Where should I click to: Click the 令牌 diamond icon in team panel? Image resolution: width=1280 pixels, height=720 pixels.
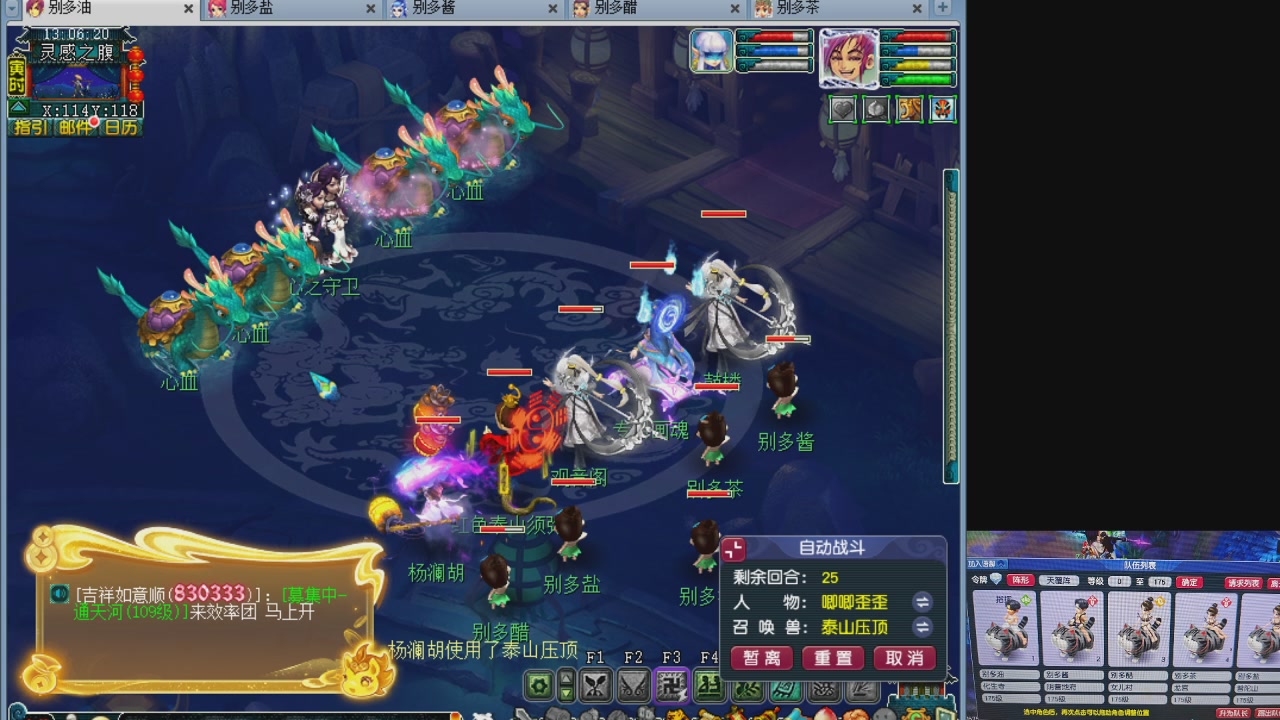[996, 578]
